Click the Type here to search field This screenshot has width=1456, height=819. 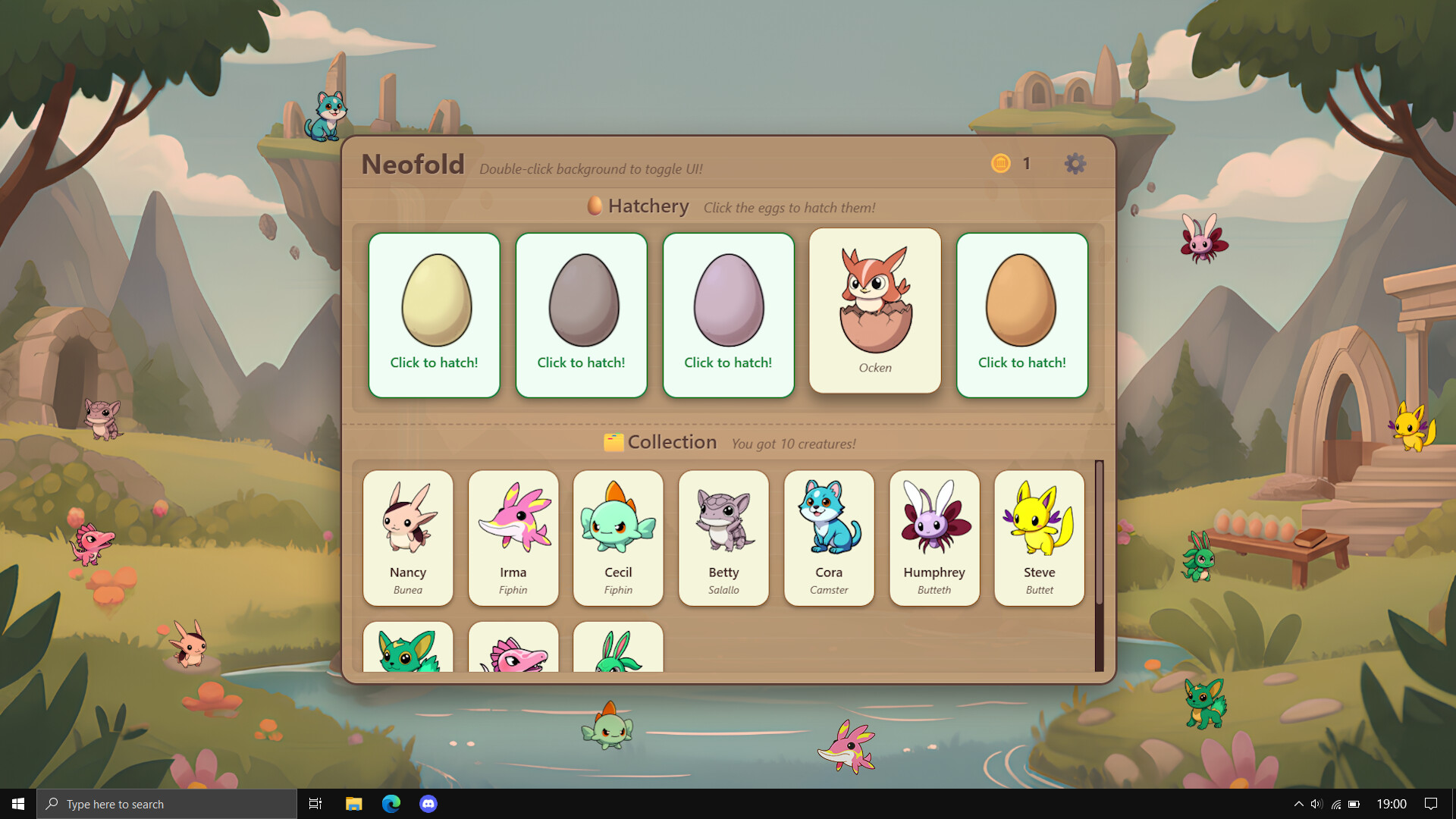(167, 803)
